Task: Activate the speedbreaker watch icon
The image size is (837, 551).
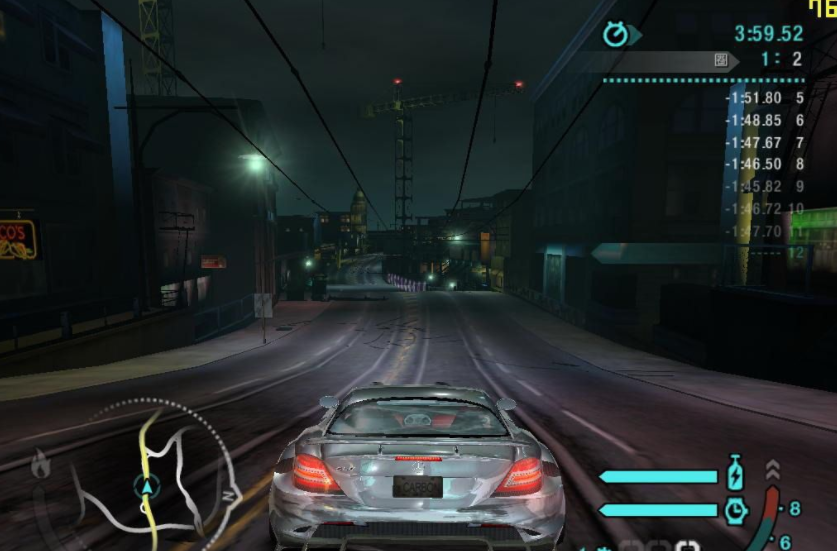Action: tap(736, 510)
